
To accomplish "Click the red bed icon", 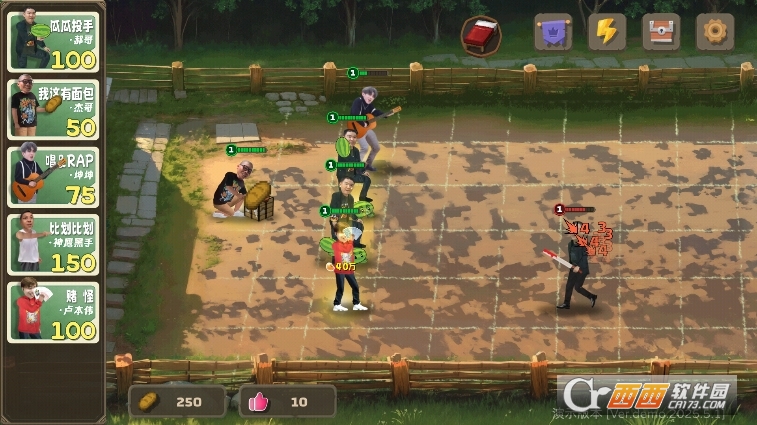I will (481, 35).
